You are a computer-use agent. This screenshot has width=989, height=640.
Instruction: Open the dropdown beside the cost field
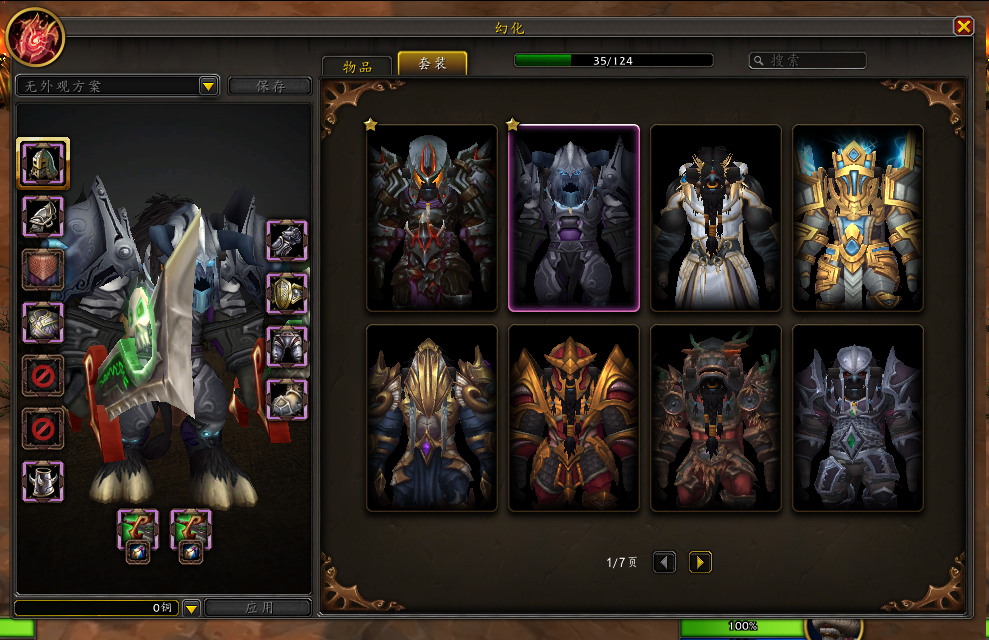pyautogui.click(x=191, y=607)
